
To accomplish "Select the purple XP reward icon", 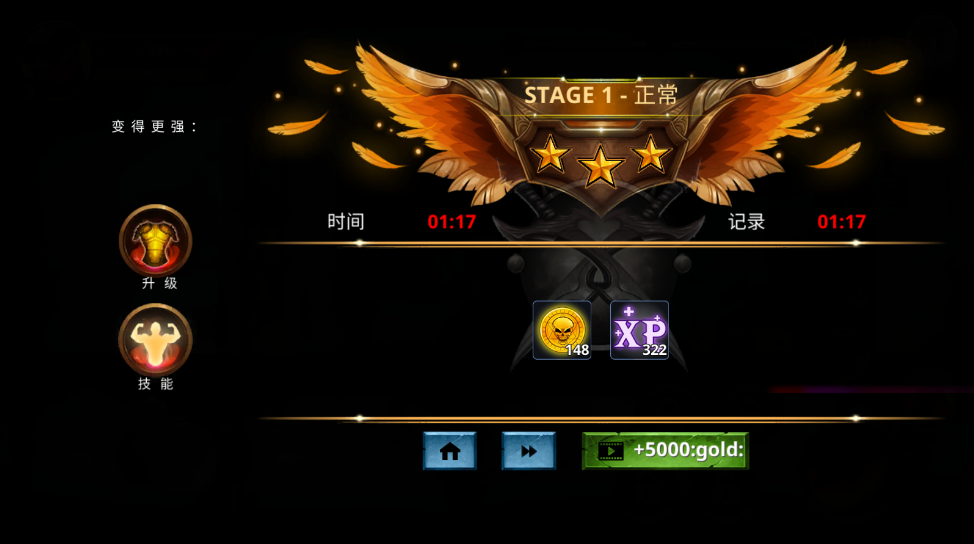I will (639, 330).
